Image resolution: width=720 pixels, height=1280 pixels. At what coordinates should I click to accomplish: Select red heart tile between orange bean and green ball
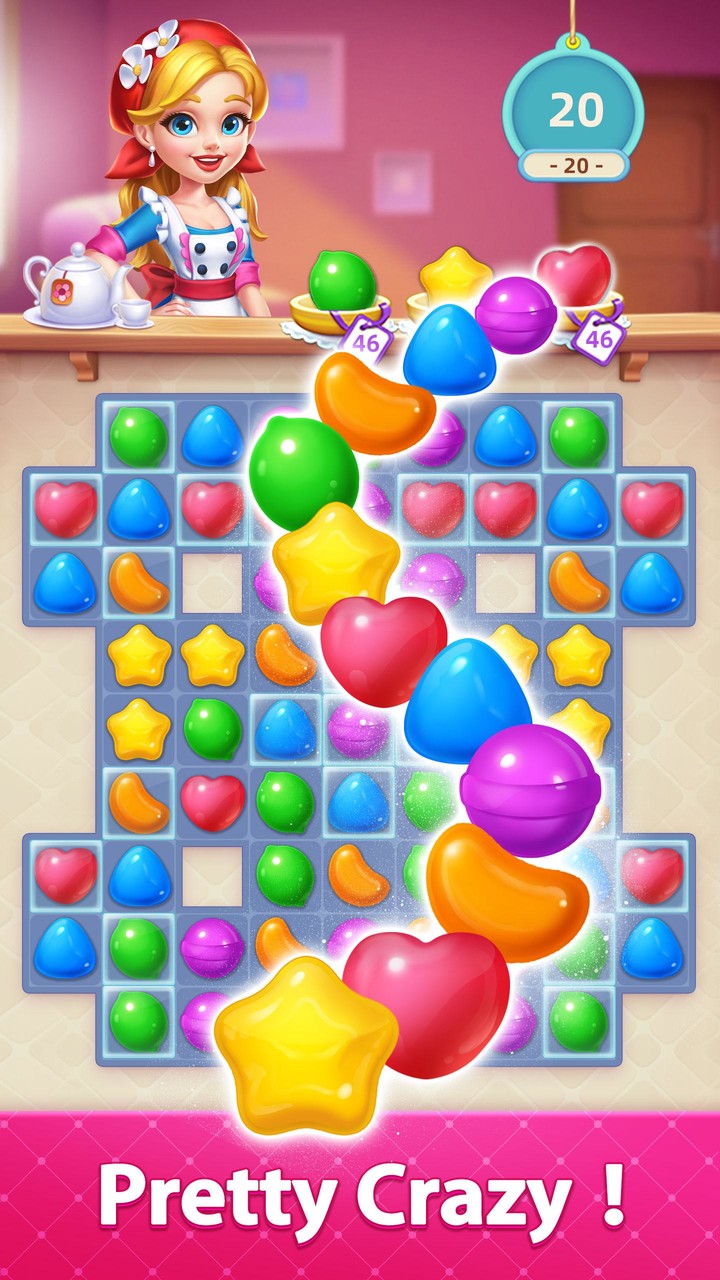click(x=212, y=802)
